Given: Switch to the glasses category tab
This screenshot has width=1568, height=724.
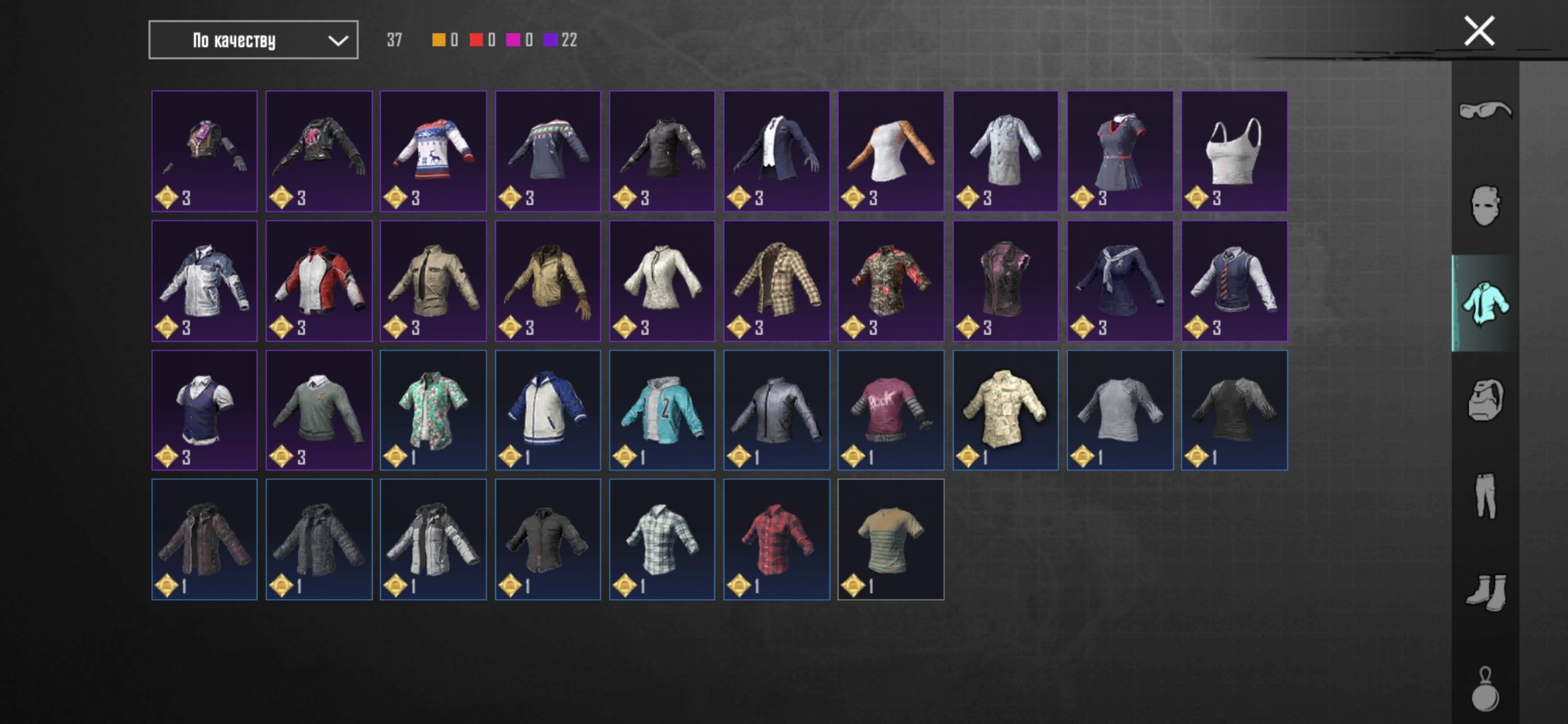Looking at the screenshot, I should coord(1485,110).
